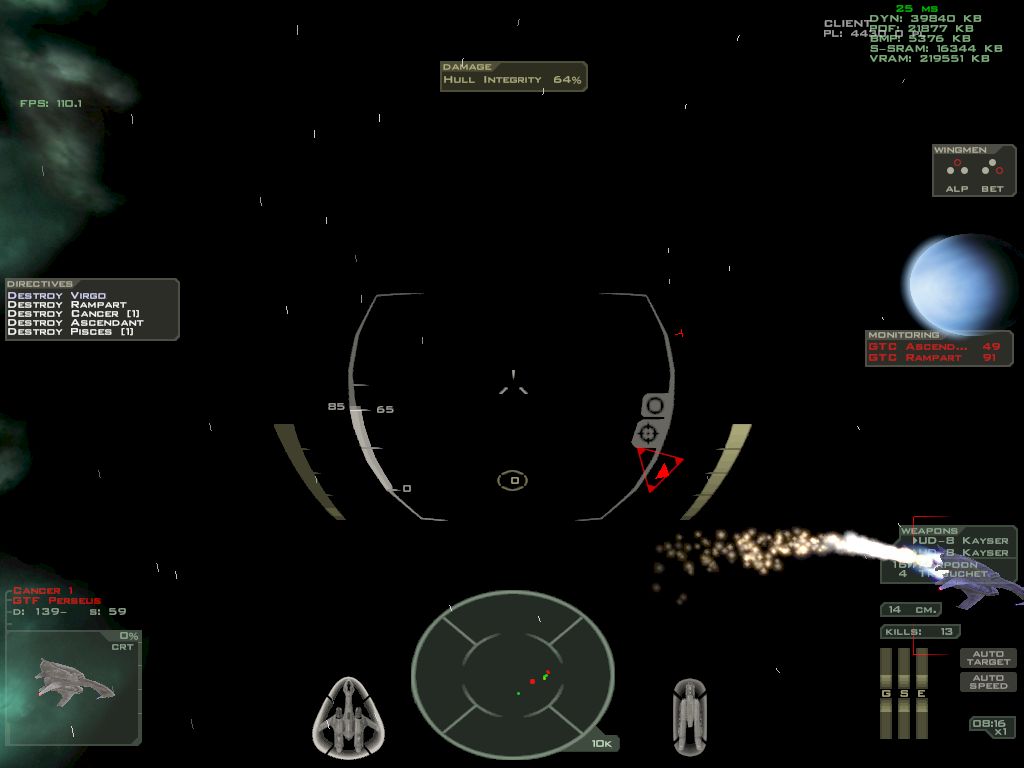Click the G energy gauge bar
The image size is (1024, 768).
tap(885, 693)
